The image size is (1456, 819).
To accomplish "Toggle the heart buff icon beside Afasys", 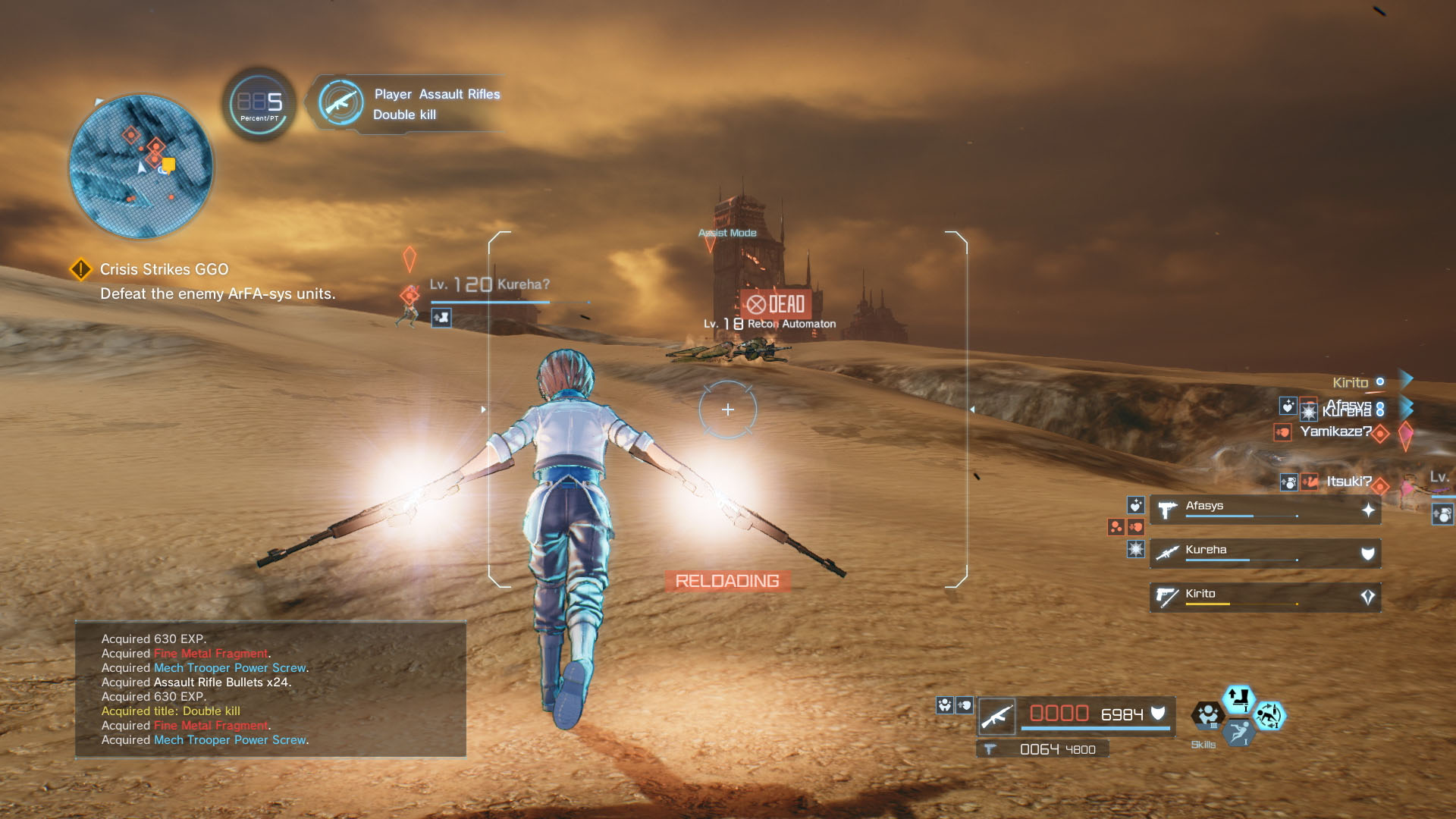I will (1136, 506).
